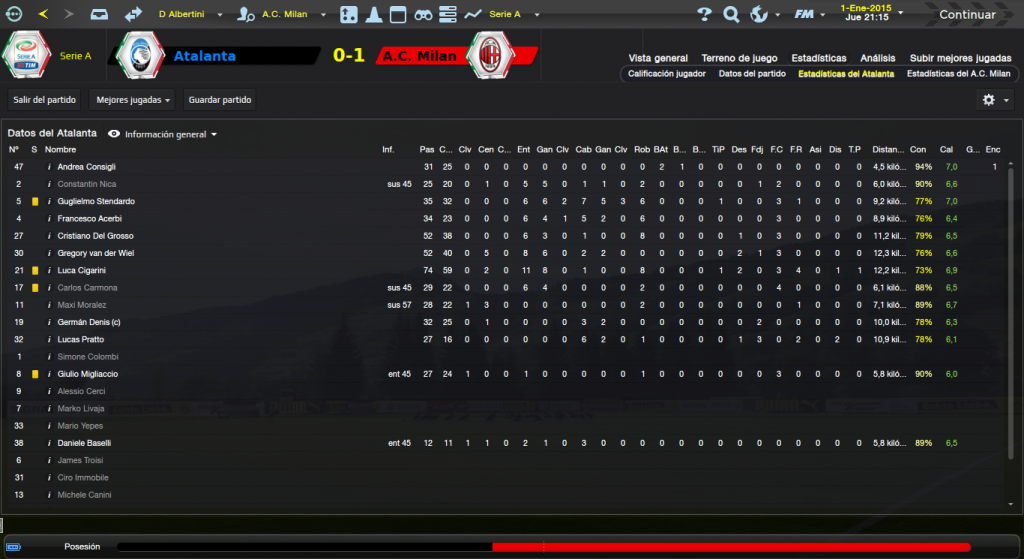The height and width of the screenshot is (559, 1024).
Task: Open Subir mejores jugadas
Action: pos(959,58)
